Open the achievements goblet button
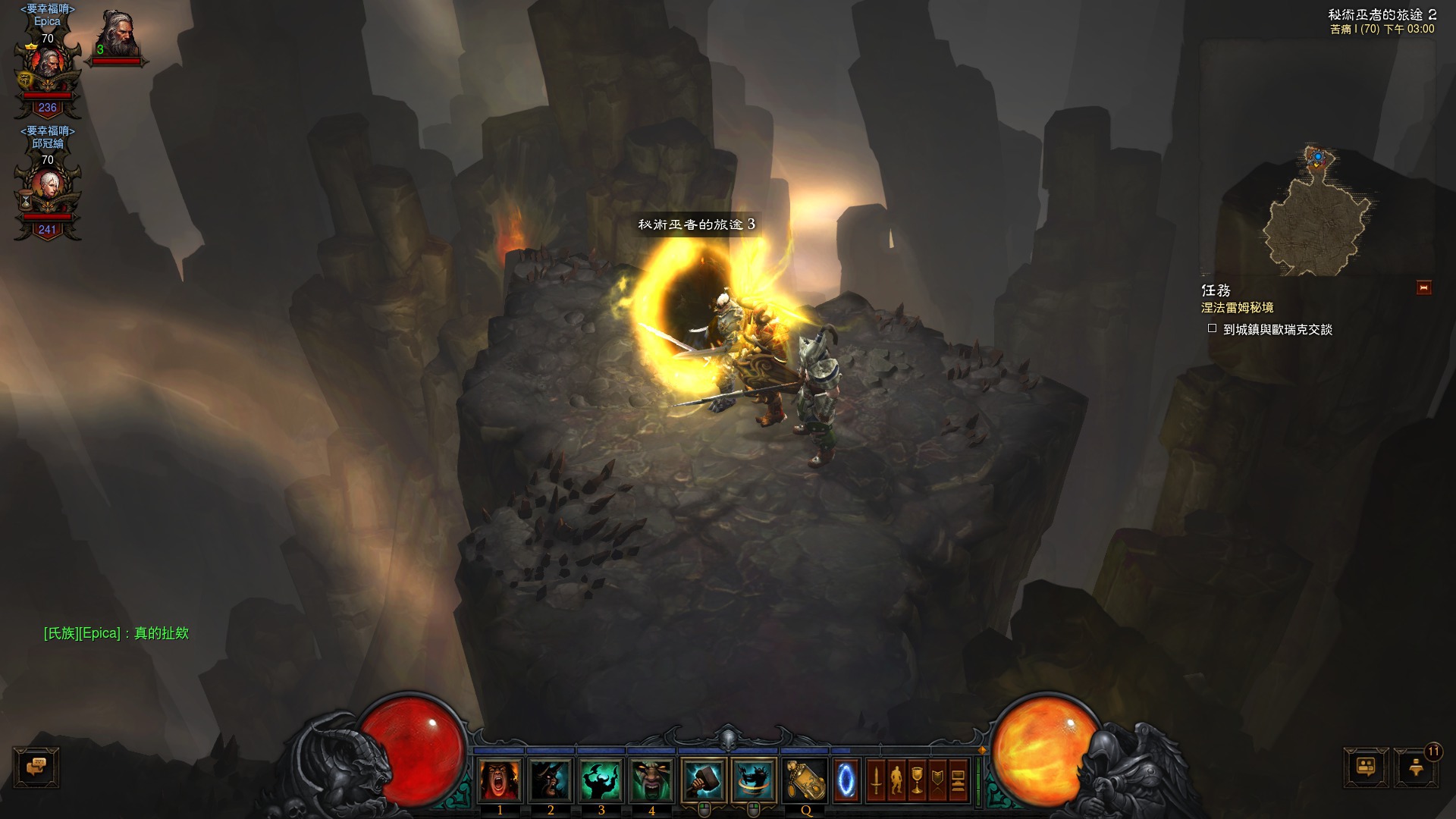This screenshot has width=1456, height=819. (x=917, y=780)
